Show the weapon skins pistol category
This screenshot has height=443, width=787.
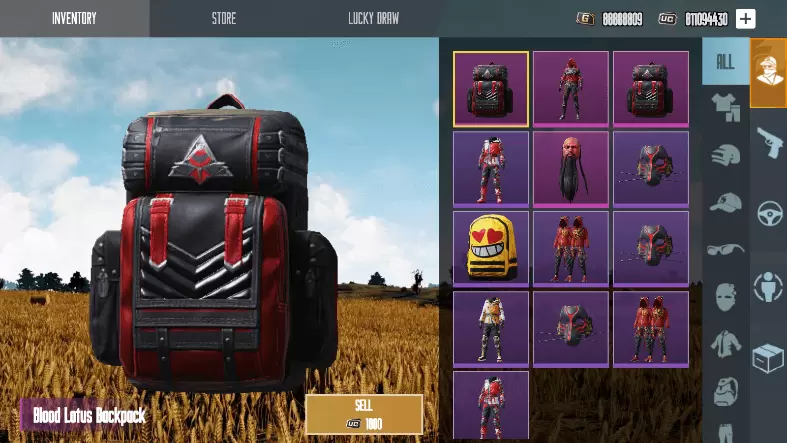pos(769,141)
